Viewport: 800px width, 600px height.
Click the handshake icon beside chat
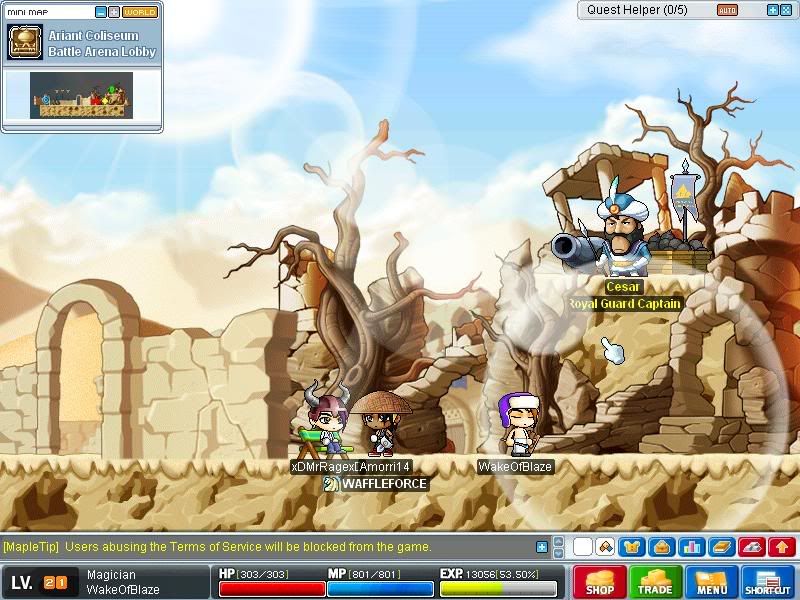tap(605, 546)
